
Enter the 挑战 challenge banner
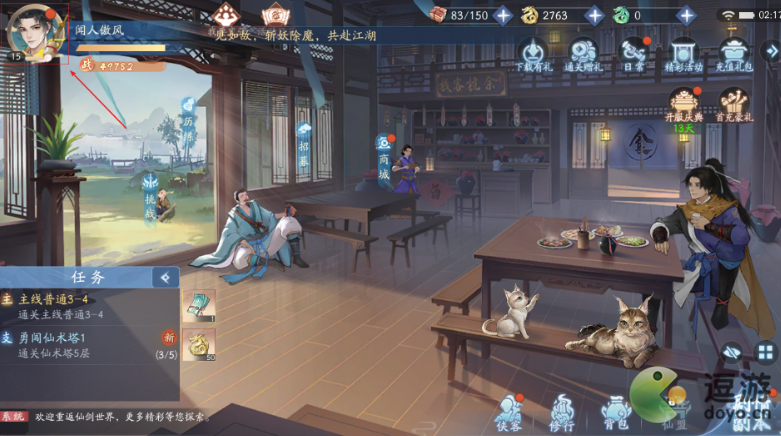(x=150, y=193)
